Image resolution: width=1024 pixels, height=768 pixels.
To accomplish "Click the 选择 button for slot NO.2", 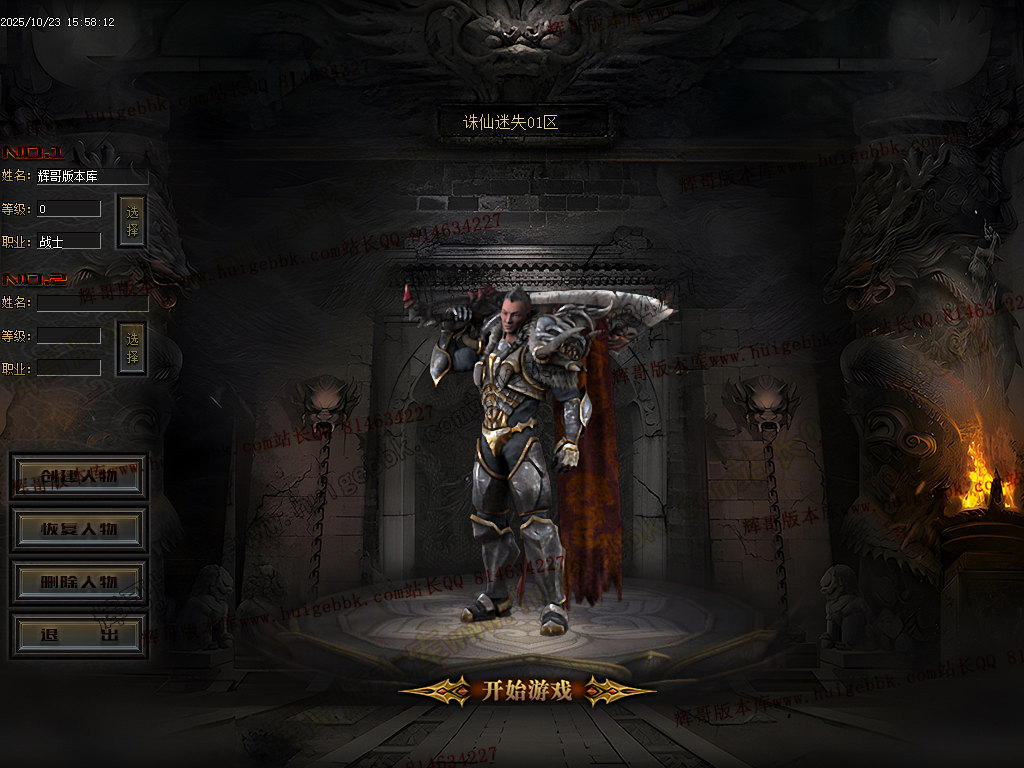I will click(x=132, y=348).
